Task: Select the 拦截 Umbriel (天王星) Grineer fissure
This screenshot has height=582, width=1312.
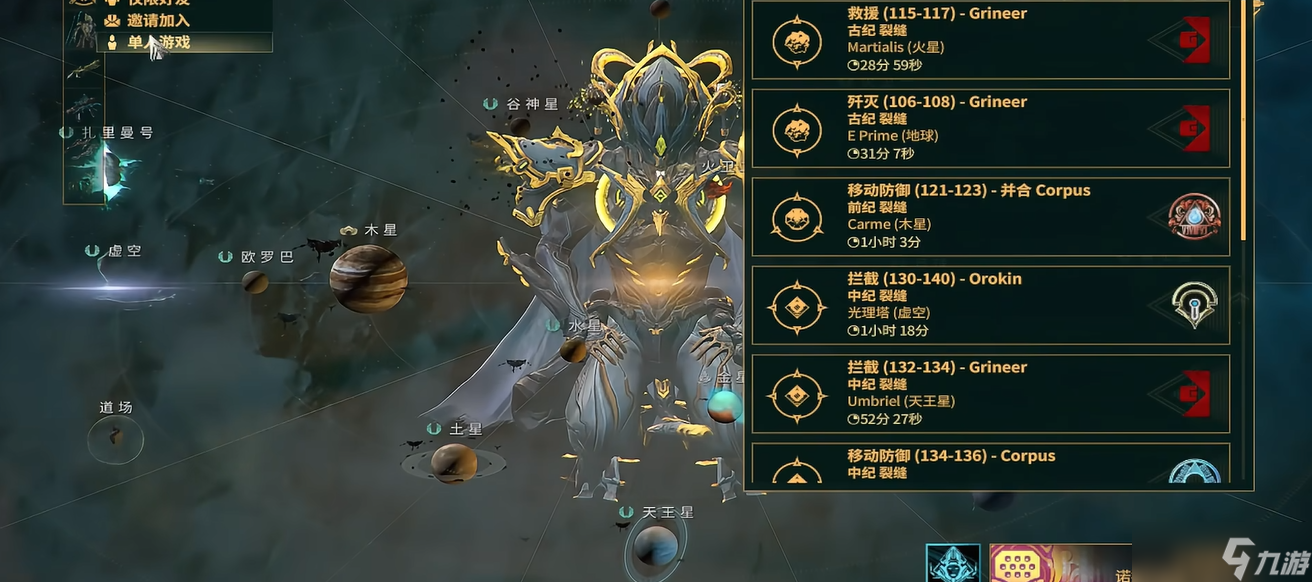Action: (x=989, y=394)
